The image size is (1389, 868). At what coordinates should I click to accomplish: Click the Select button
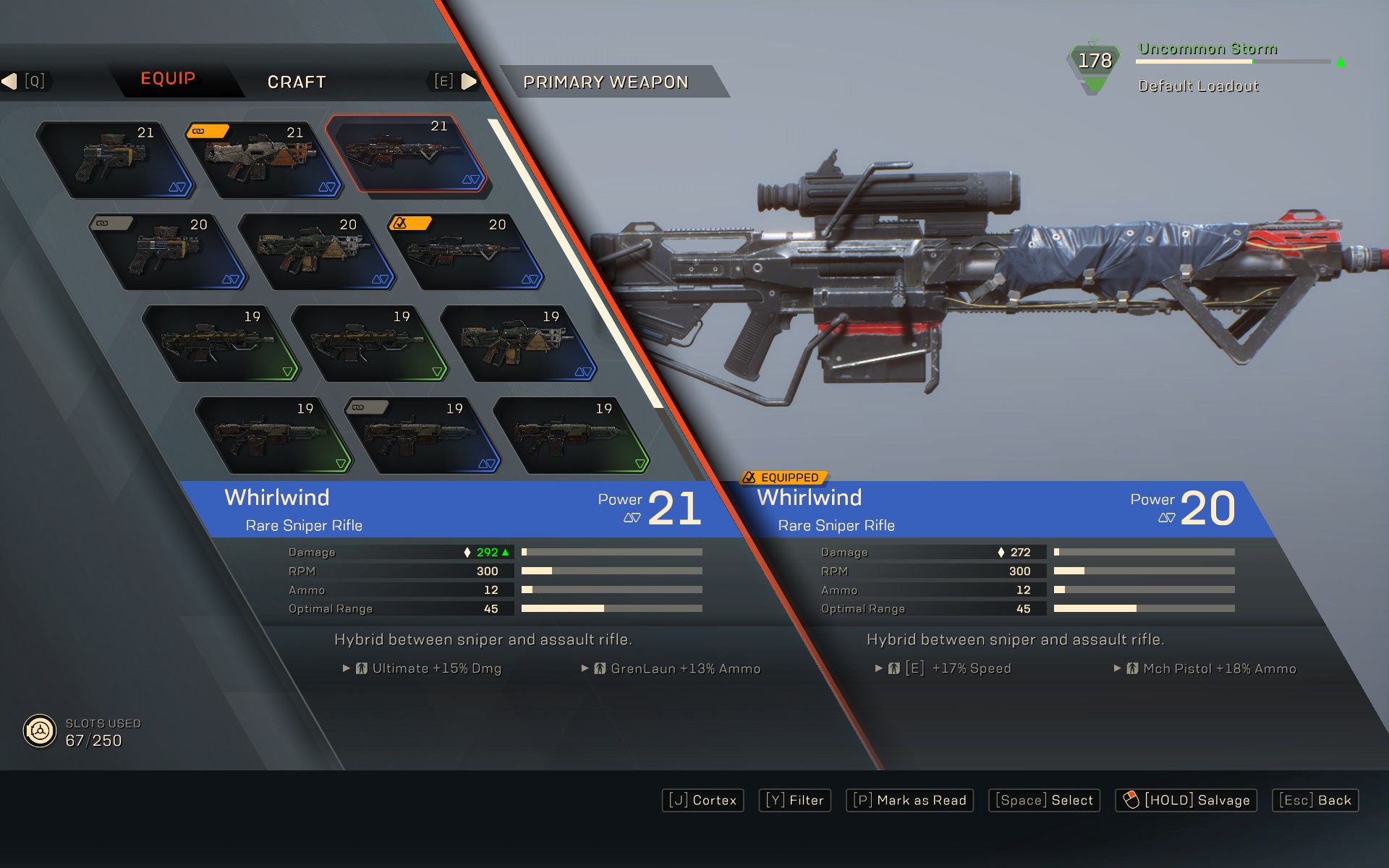click(x=1044, y=800)
